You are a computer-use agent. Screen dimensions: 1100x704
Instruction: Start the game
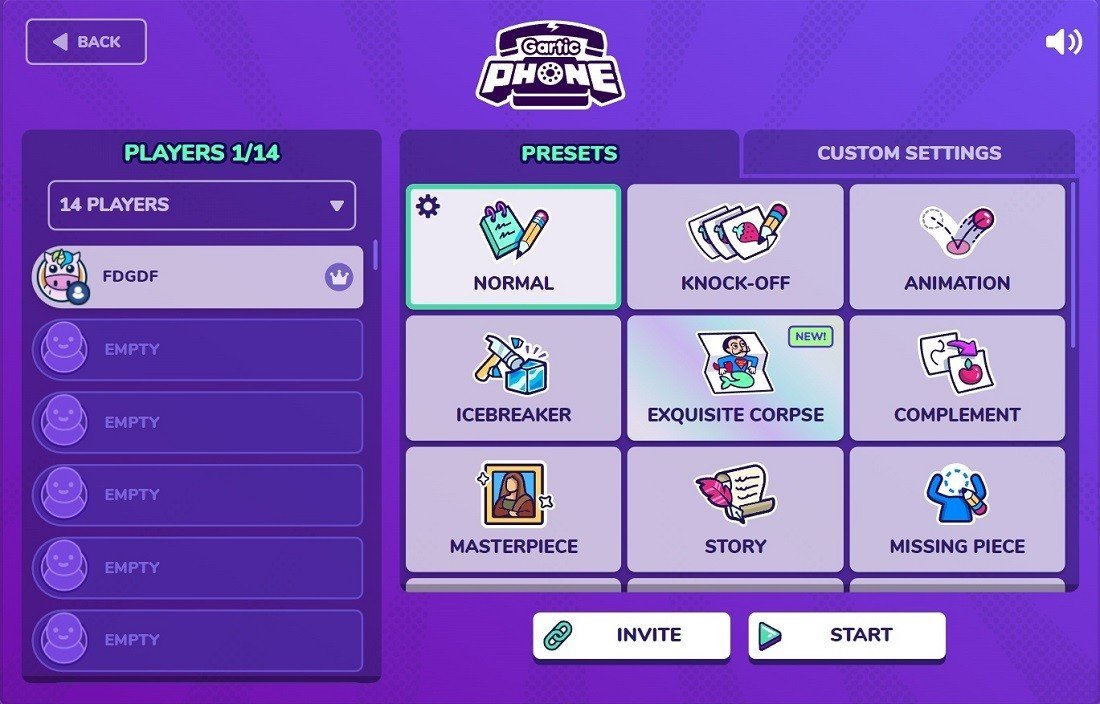(847, 635)
